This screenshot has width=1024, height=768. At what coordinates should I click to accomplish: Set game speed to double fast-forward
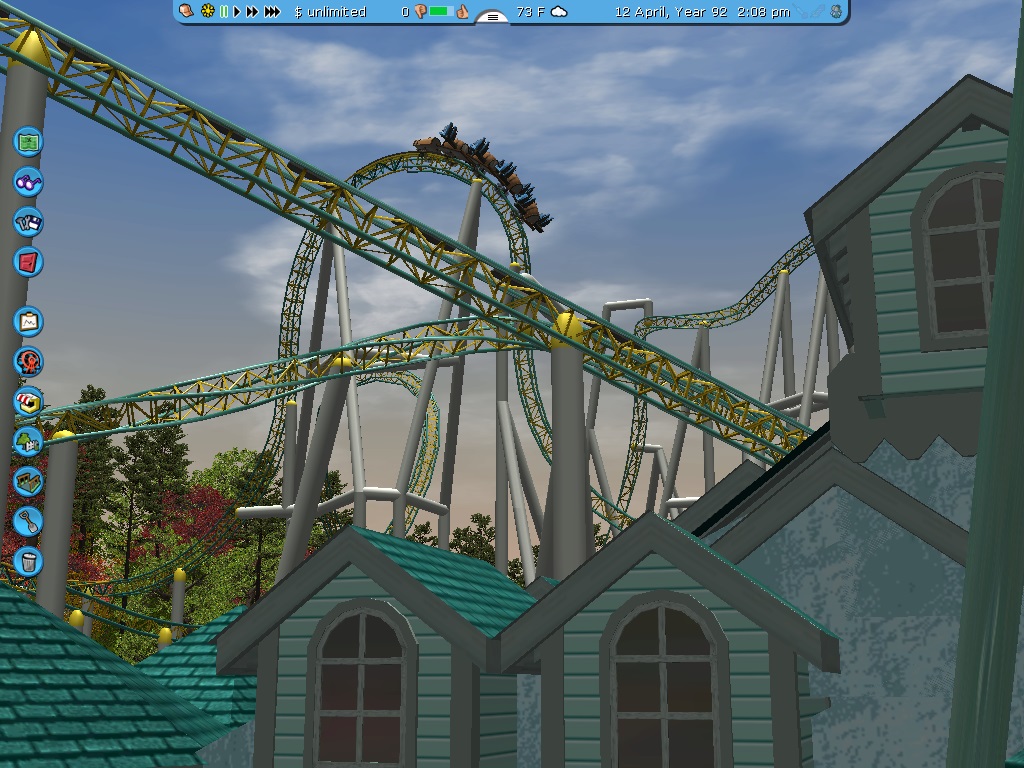pos(252,12)
